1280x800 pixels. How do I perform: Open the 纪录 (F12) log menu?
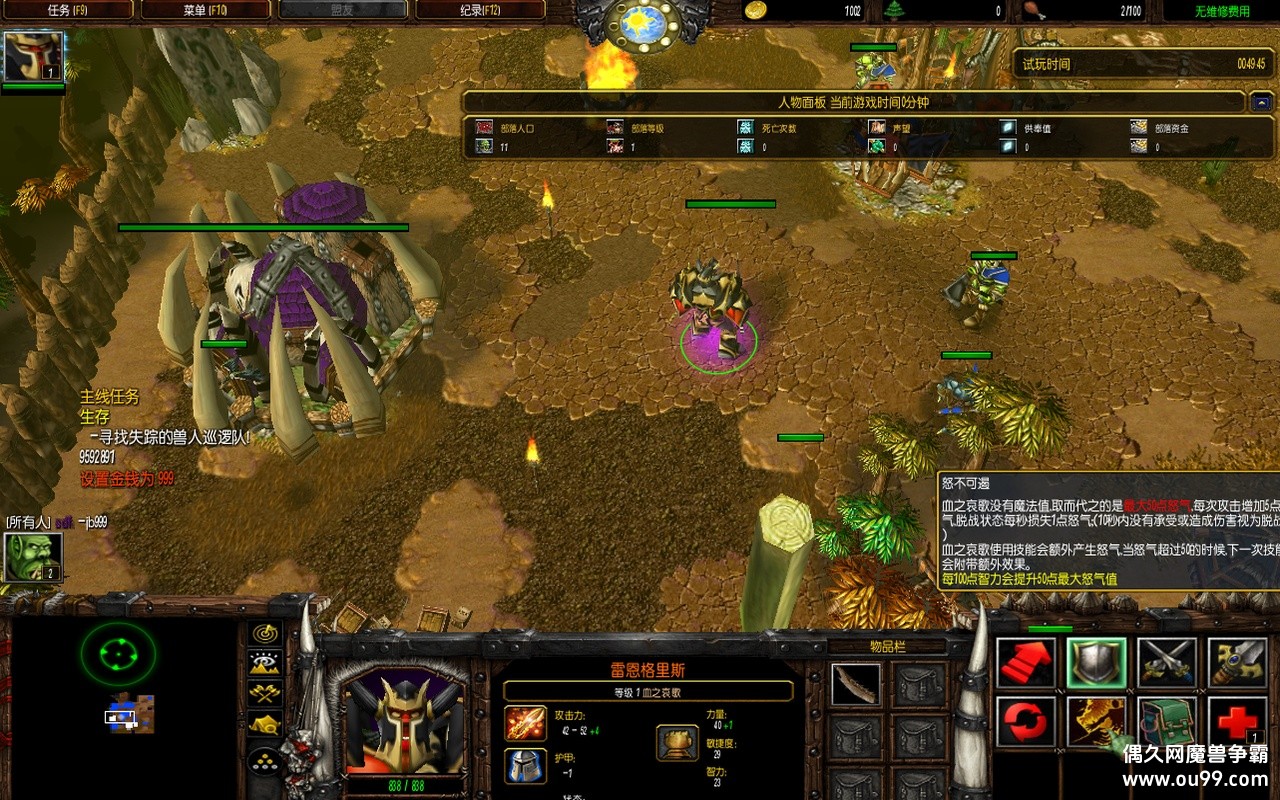480,11
